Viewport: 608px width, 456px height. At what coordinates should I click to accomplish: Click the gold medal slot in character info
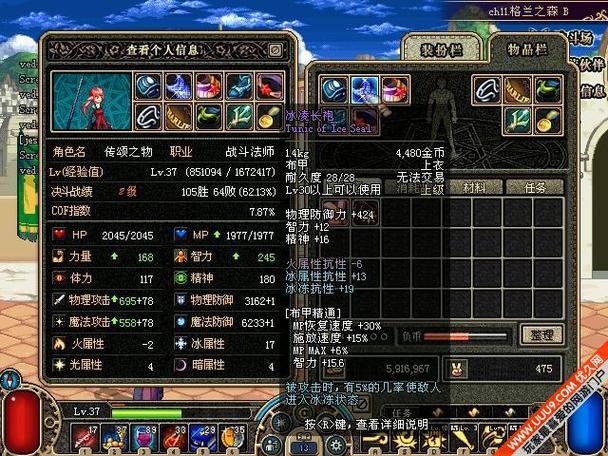pos(269,119)
